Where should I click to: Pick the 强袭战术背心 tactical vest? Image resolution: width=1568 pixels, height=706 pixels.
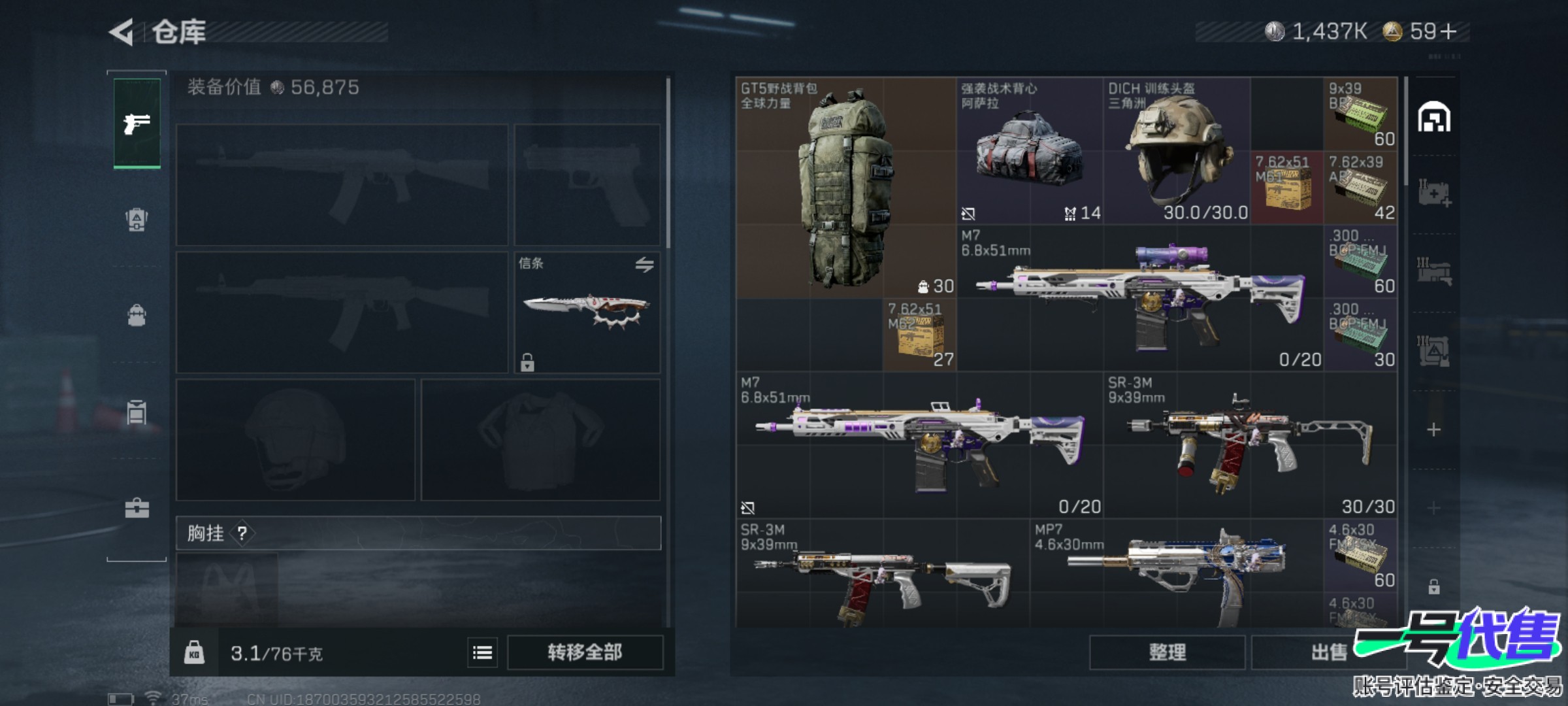(x=1029, y=152)
